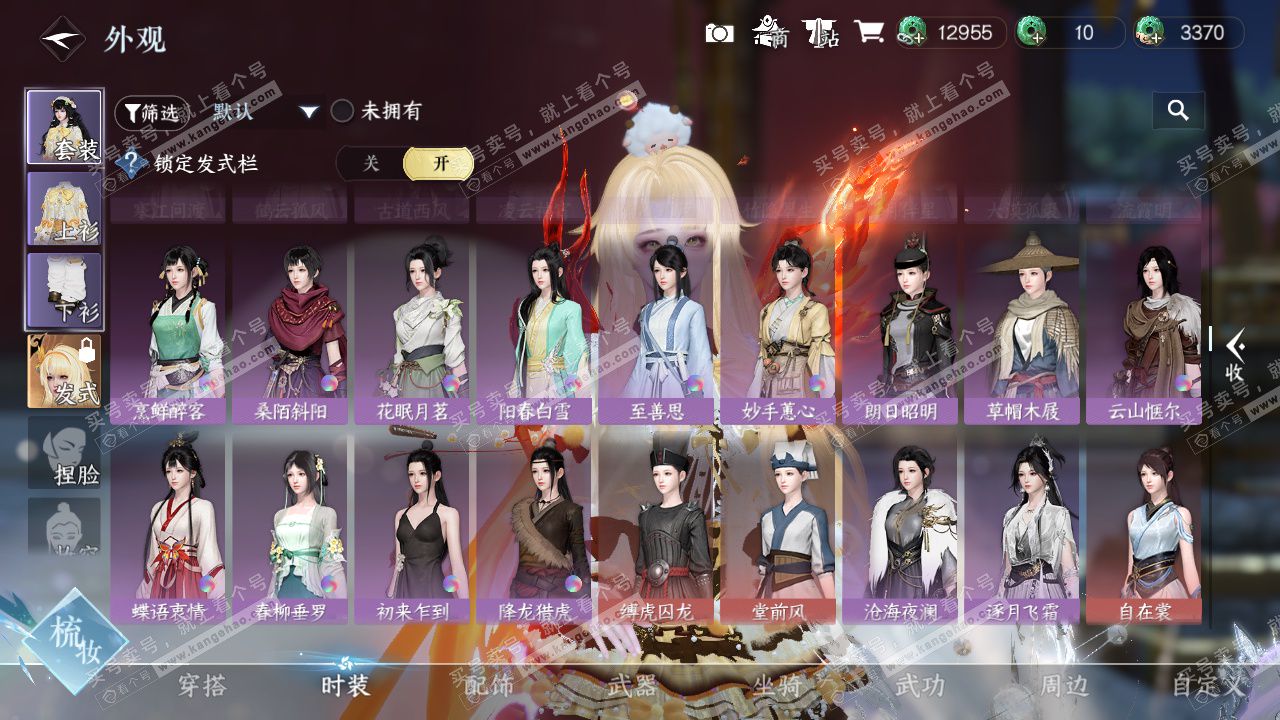Switch to the 上衫 top category
1280x720 pixels.
pyautogui.click(x=64, y=208)
